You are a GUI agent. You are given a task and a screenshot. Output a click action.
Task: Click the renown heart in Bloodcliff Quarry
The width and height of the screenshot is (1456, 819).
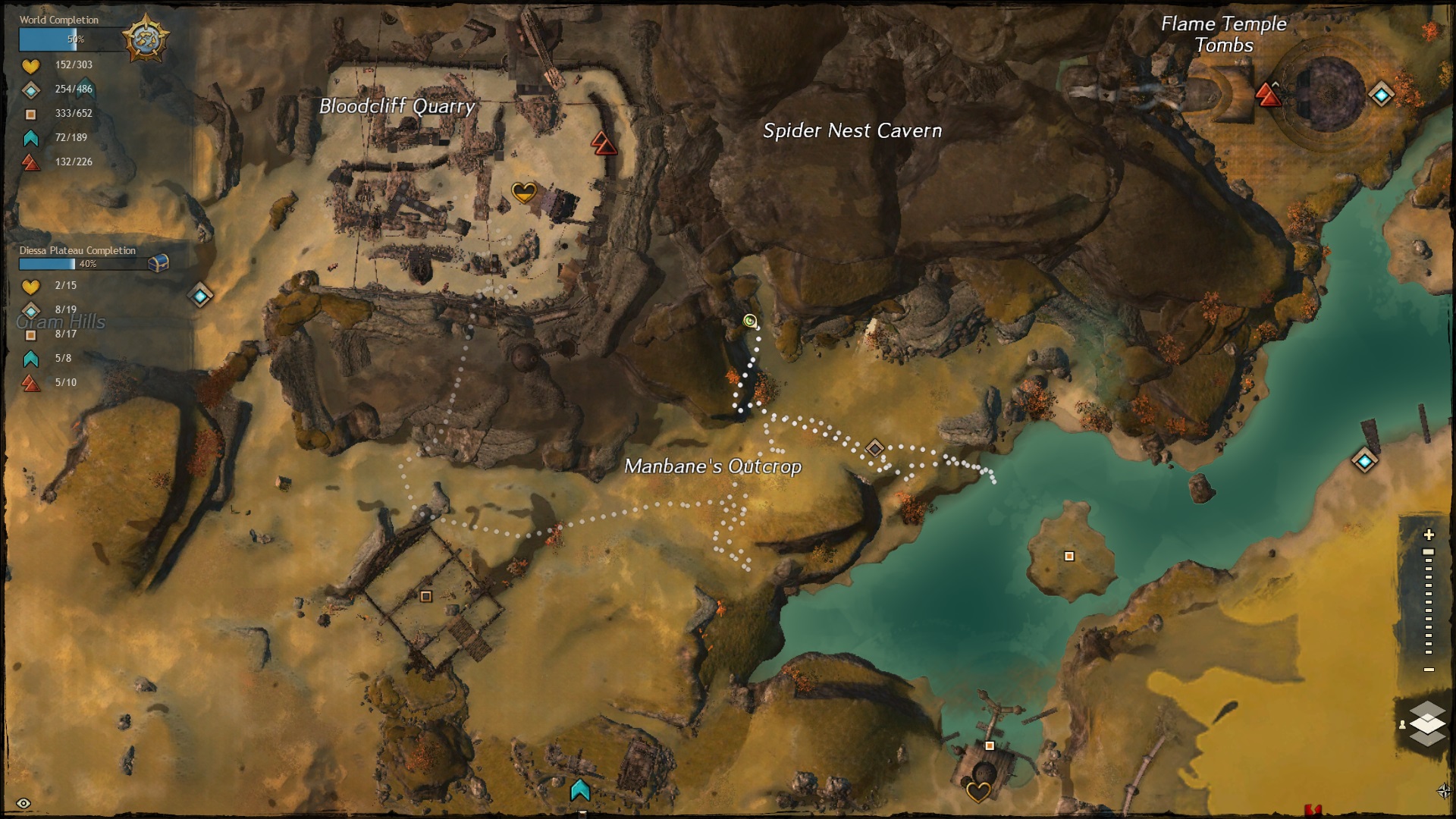524,192
